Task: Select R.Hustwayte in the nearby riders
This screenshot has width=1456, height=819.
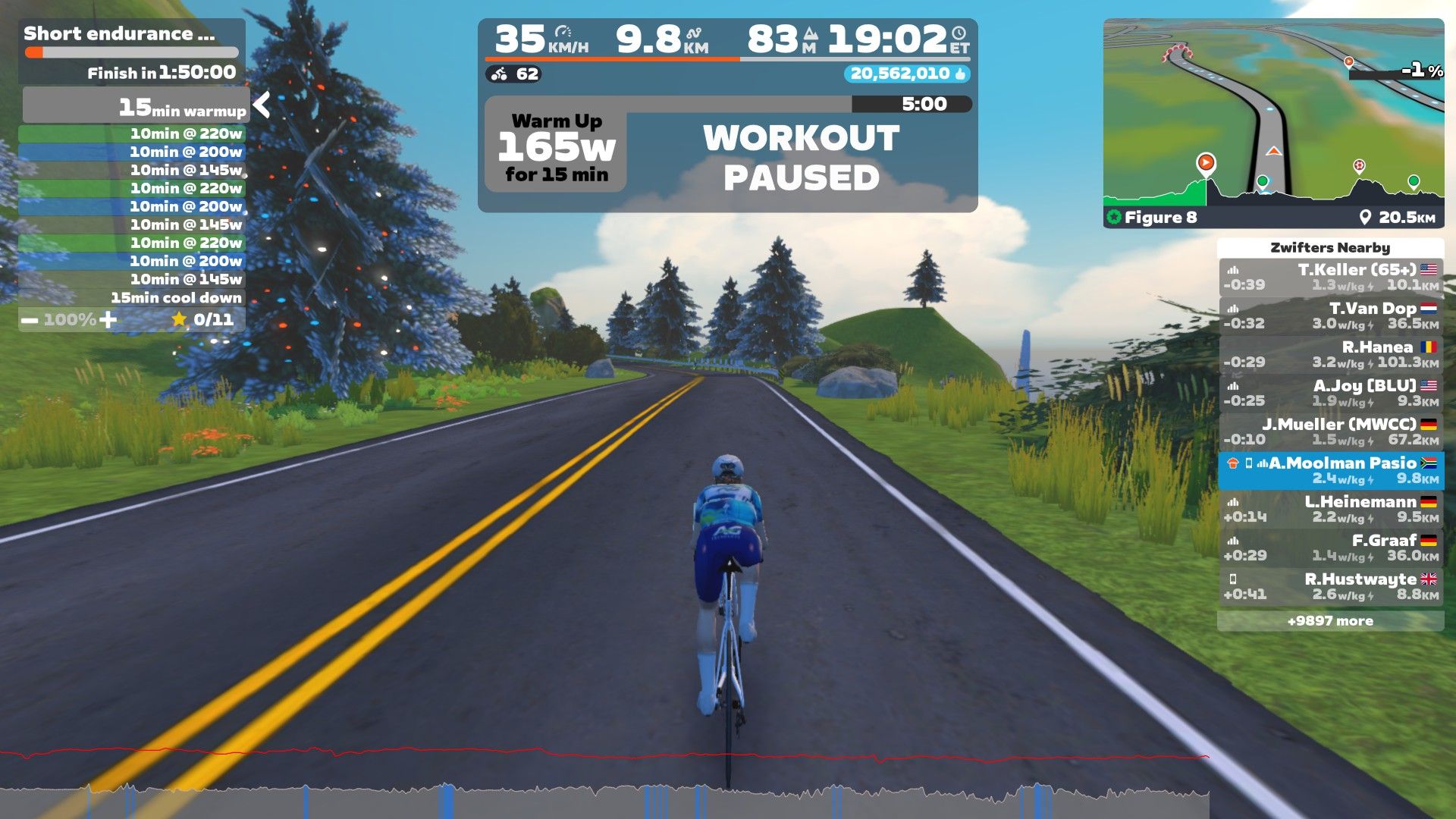Action: coord(1330,587)
